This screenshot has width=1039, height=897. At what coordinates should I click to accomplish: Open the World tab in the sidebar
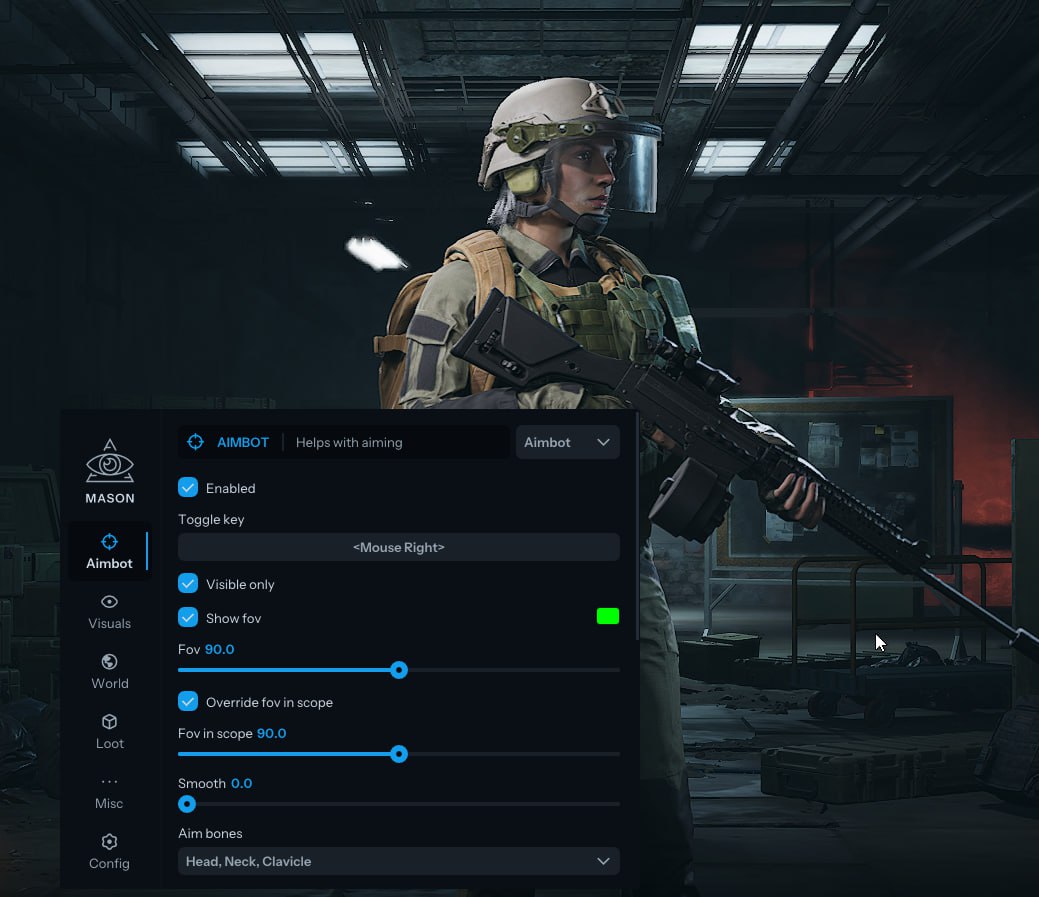(109, 671)
